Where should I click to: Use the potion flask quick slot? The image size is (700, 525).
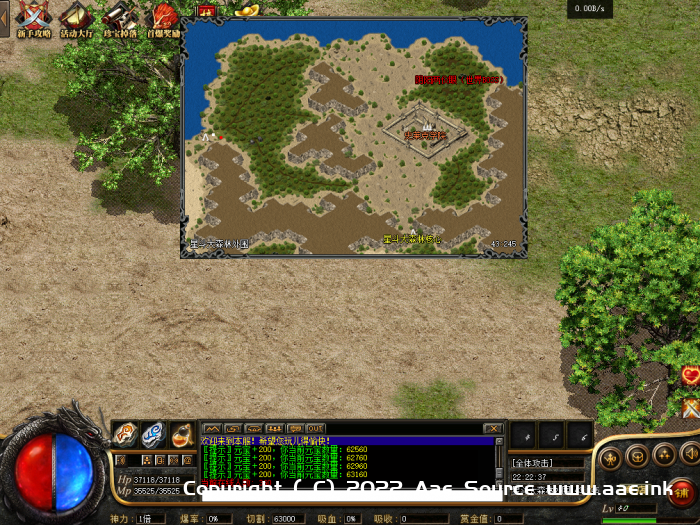[182, 434]
